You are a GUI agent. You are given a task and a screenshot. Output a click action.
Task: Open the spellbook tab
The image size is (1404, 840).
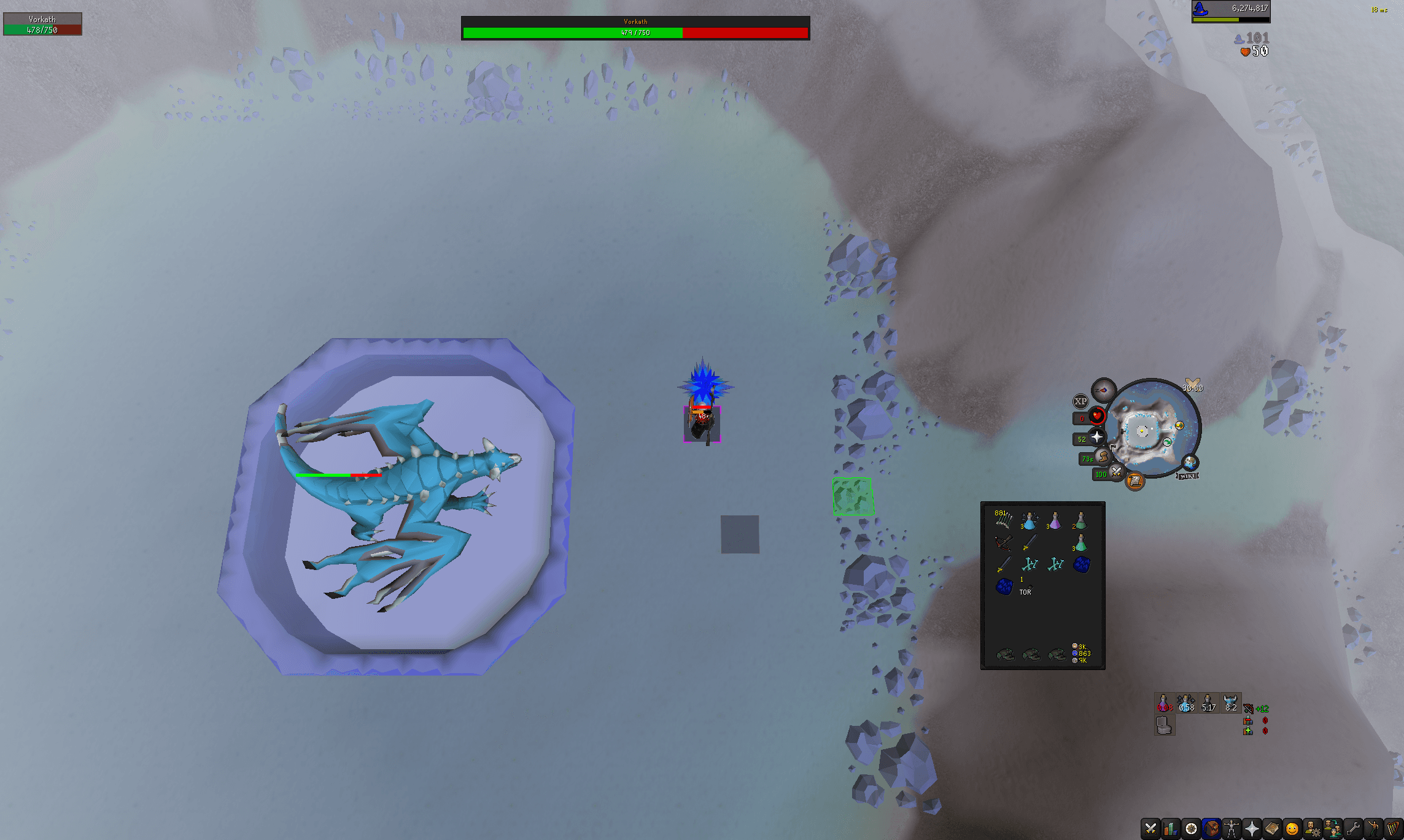coord(1272,828)
